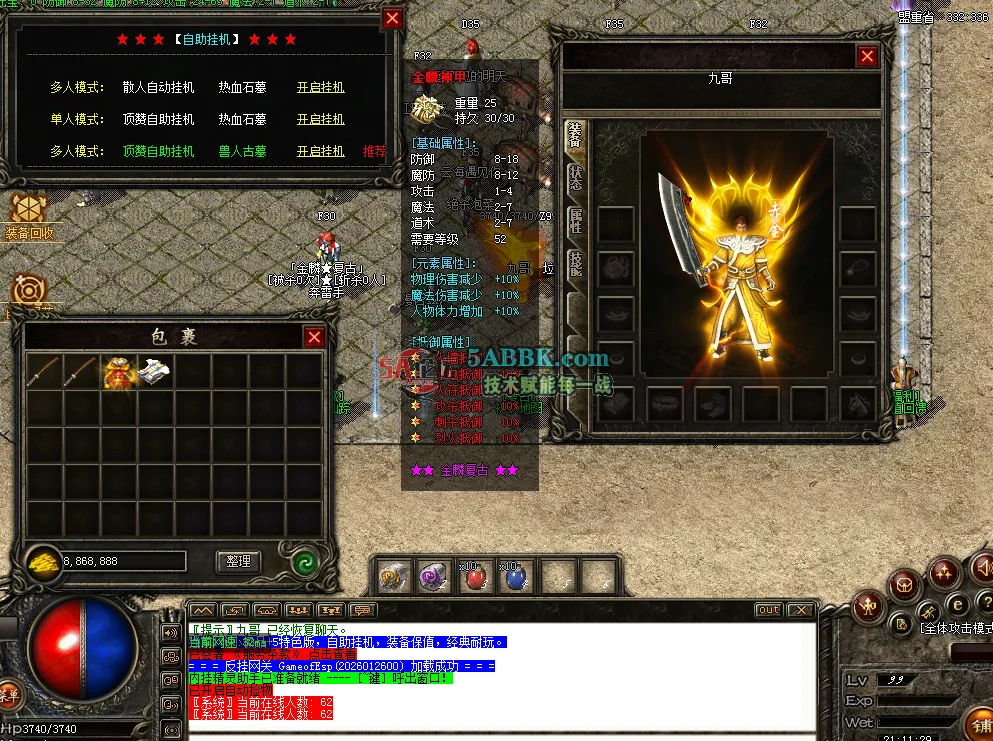Close the 包裹 bag window
This screenshot has height=741, width=993.
[x=314, y=338]
